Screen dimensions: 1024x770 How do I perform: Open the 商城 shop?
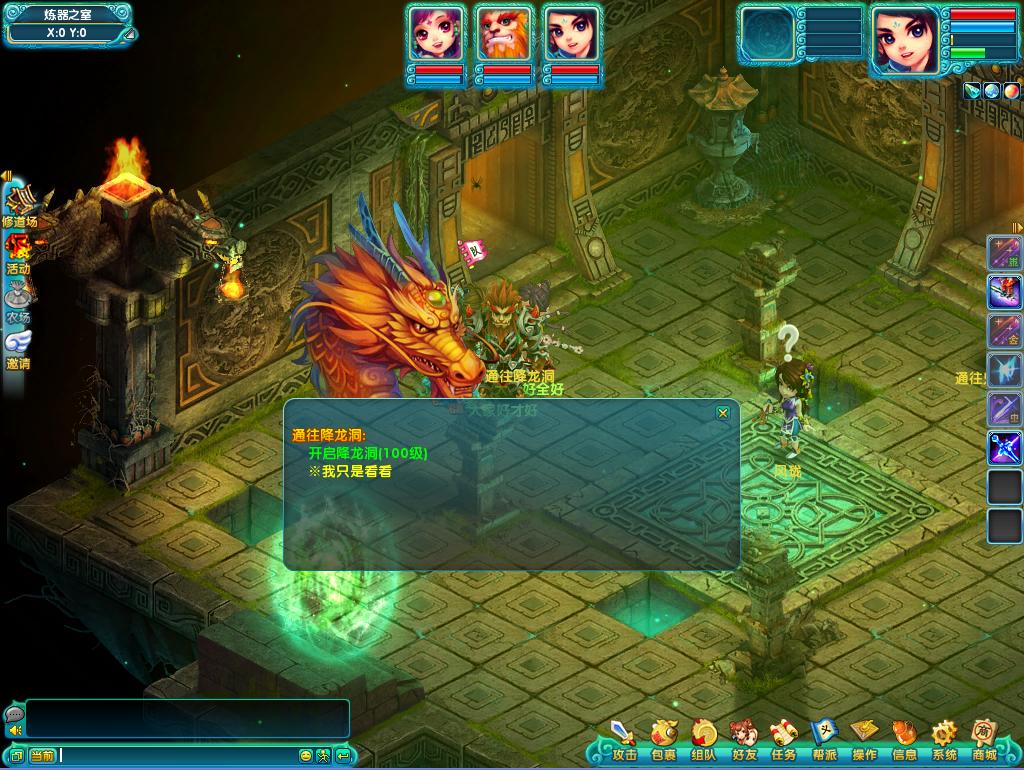click(984, 740)
